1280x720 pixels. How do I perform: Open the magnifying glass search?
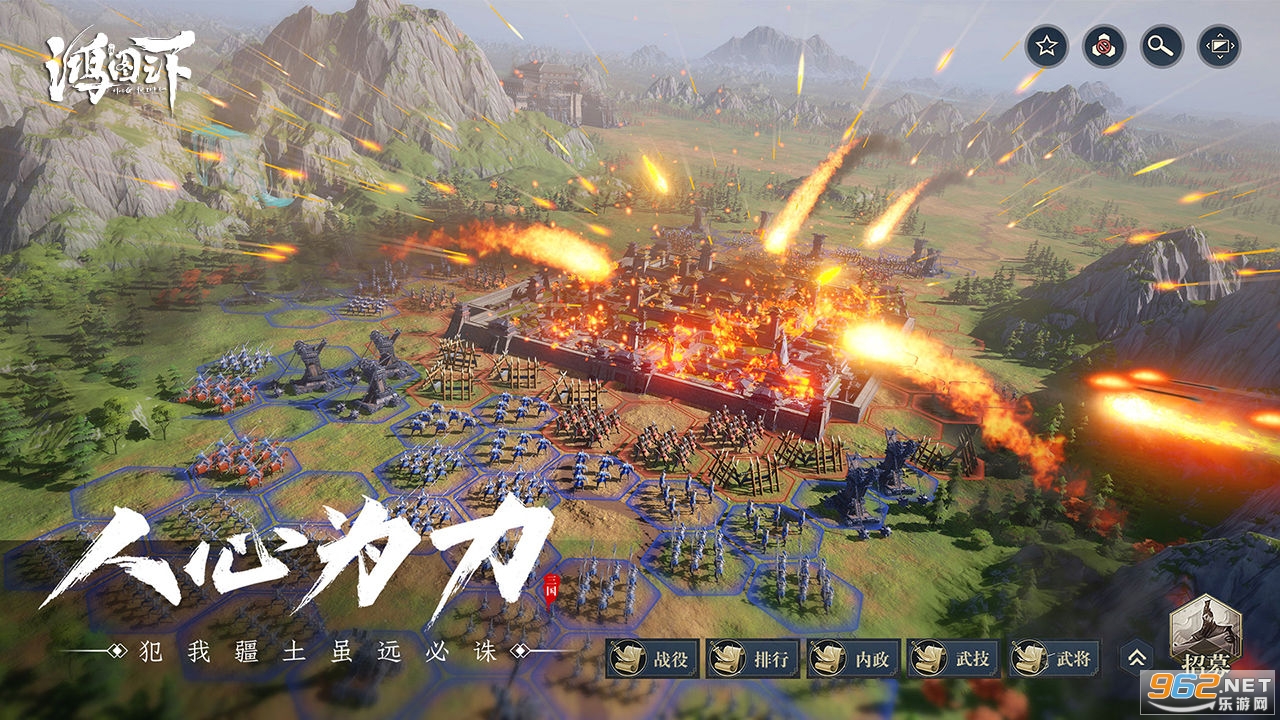[1162, 46]
